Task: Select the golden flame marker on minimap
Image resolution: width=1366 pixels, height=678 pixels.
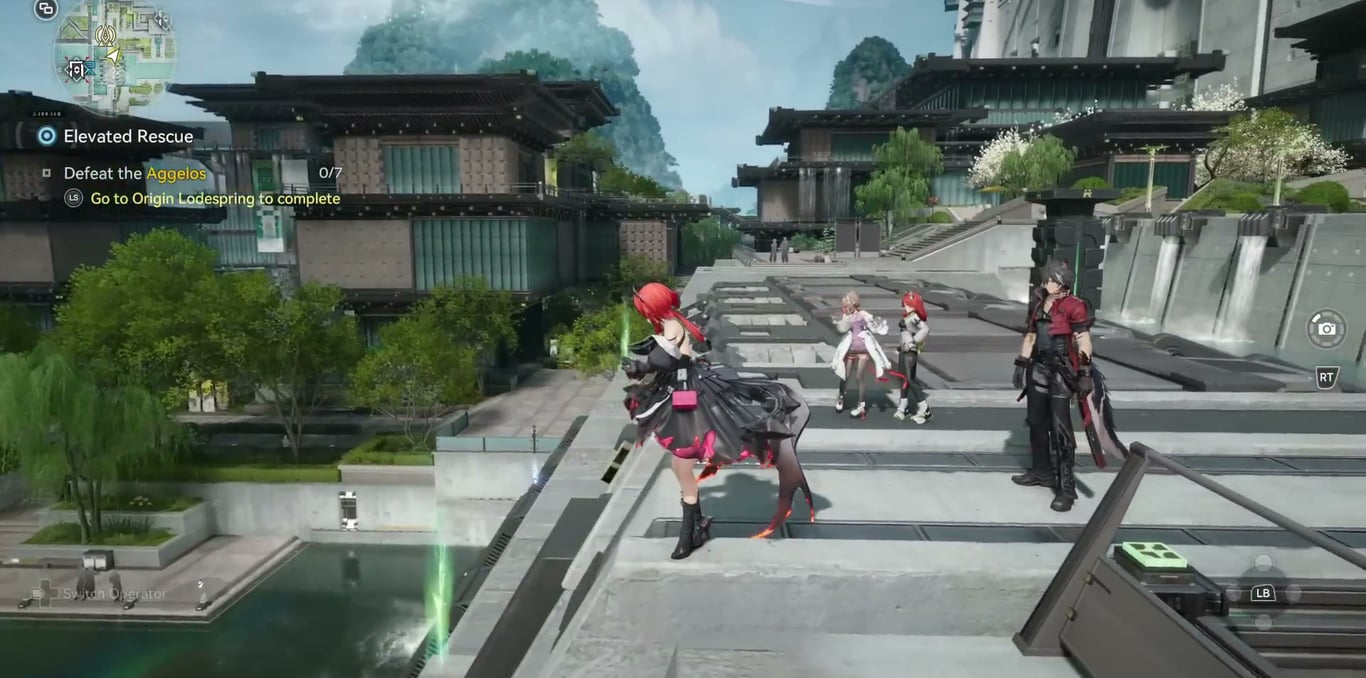Action: click(104, 36)
